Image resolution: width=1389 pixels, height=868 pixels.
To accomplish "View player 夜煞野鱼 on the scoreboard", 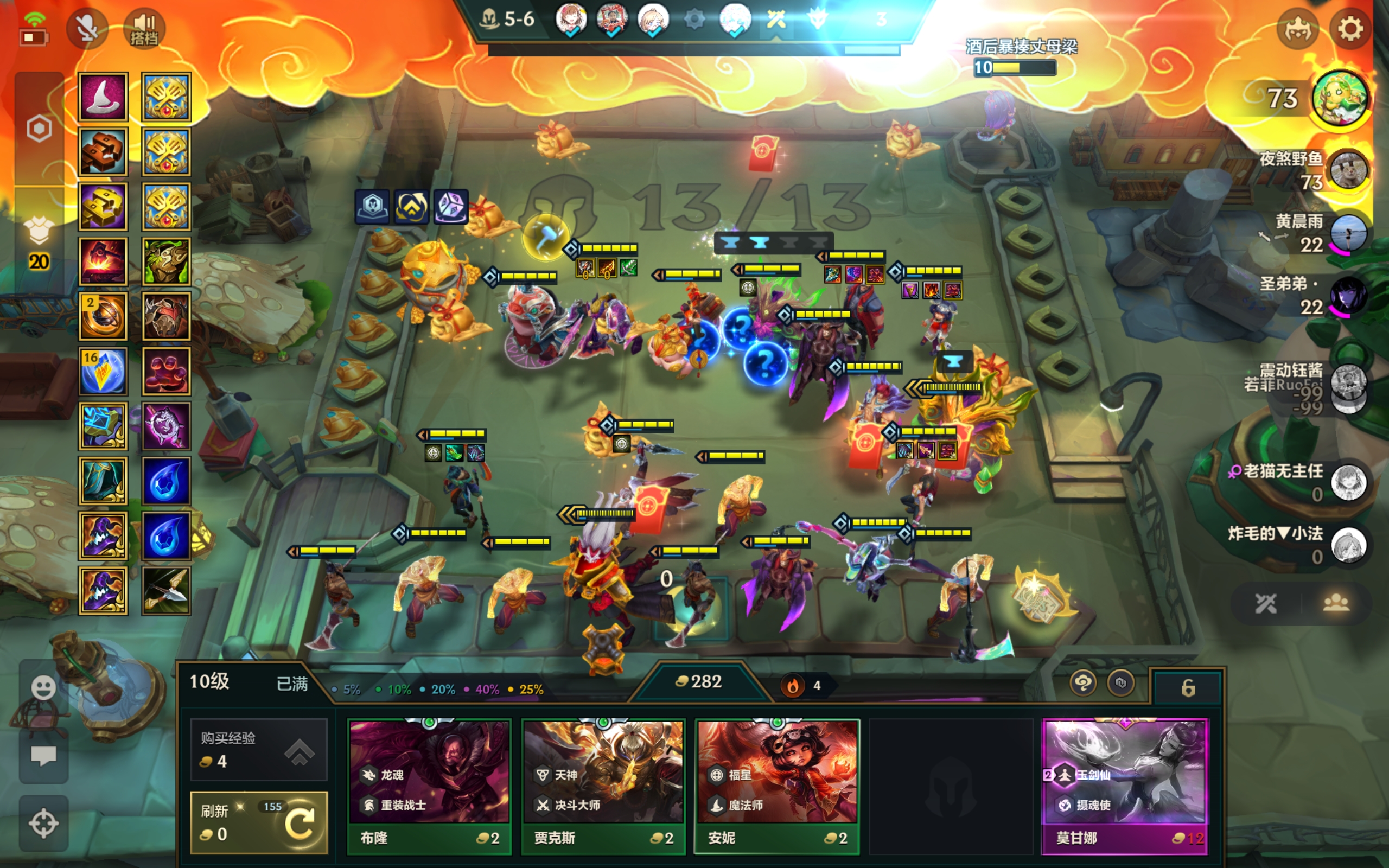I will tap(1348, 170).
